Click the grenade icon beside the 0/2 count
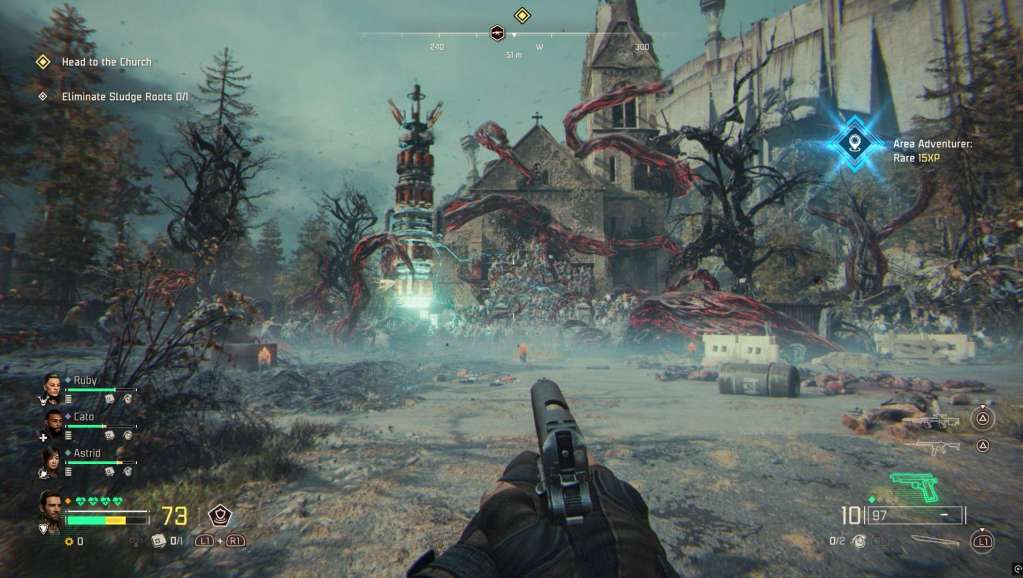The image size is (1023, 578). tap(857, 541)
